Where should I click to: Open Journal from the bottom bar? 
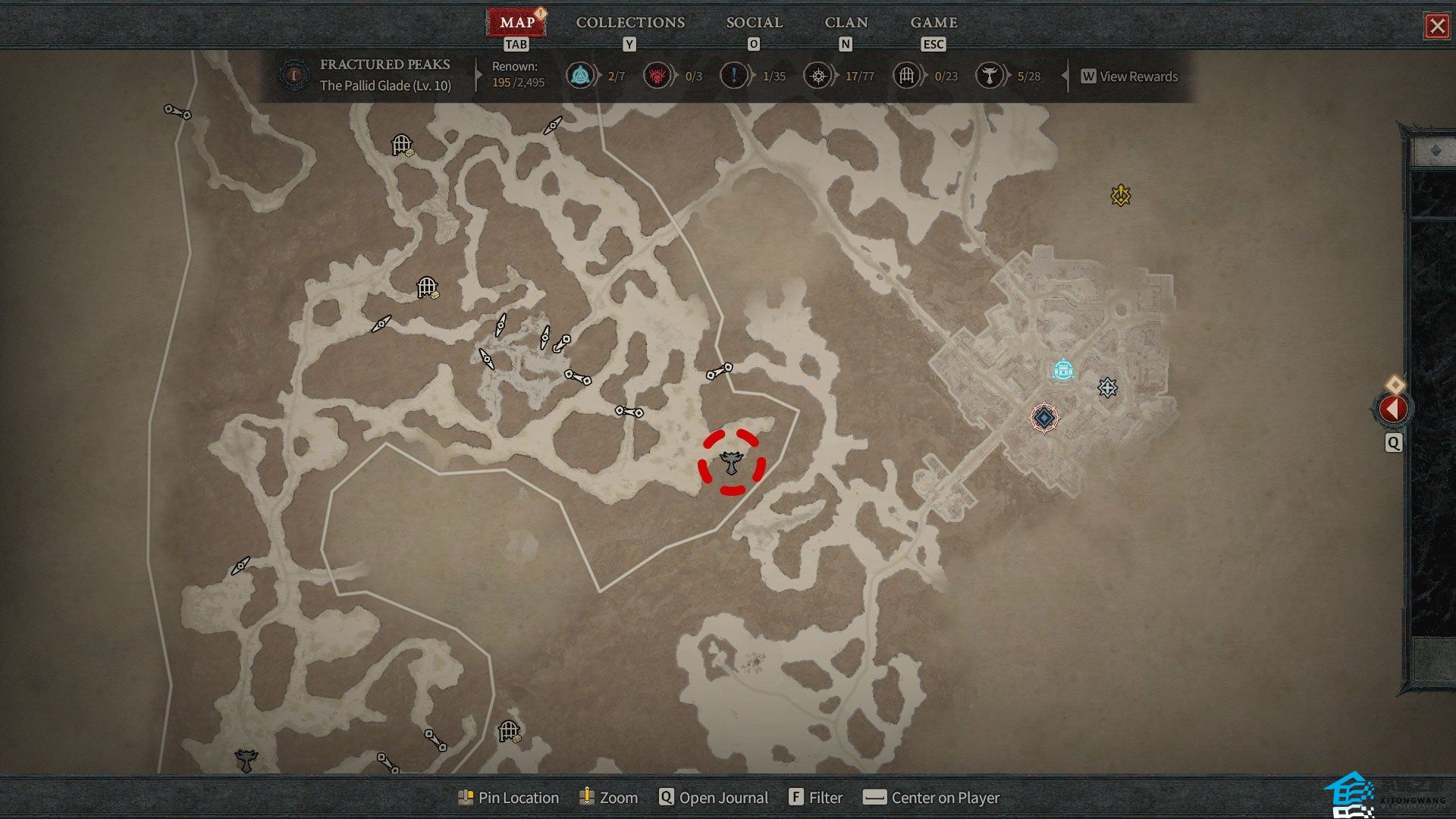[x=714, y=798]
